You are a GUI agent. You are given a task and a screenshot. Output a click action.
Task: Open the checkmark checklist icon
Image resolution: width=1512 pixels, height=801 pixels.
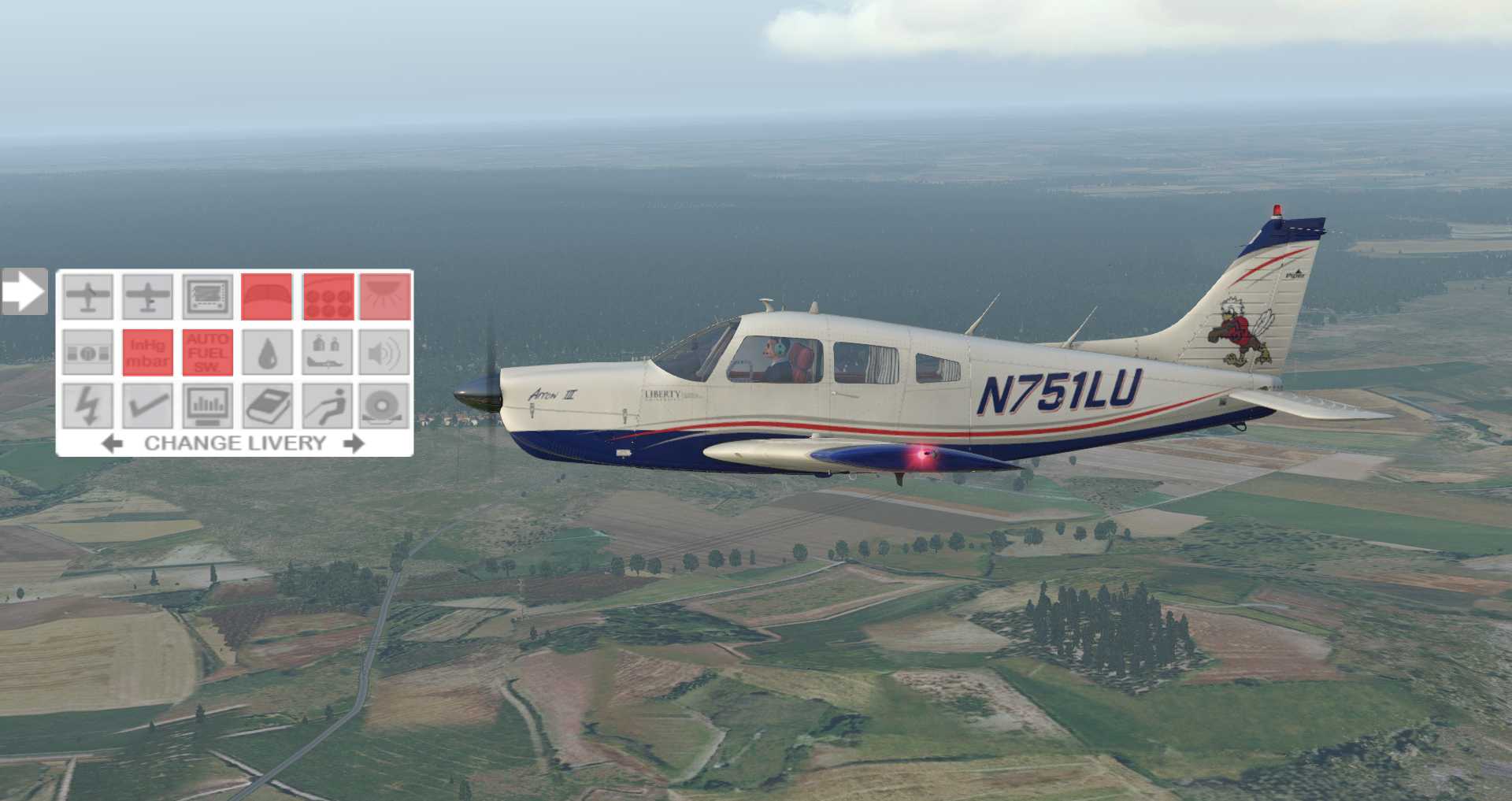point(147,406)
